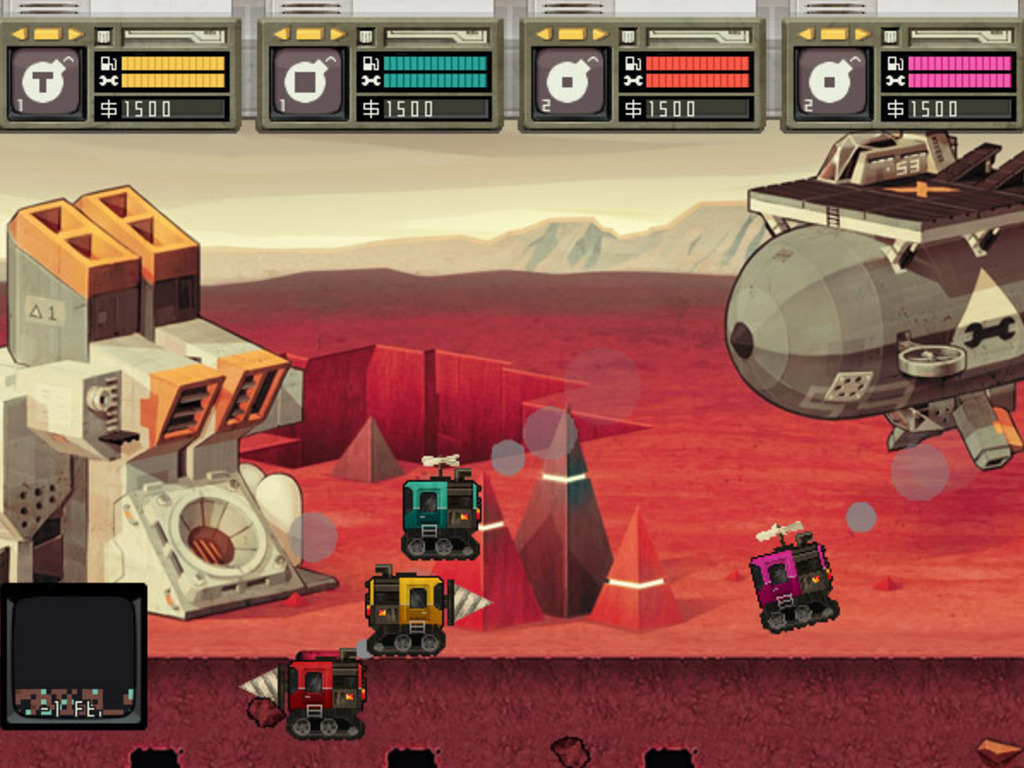Image resolution: width=1024 pixels, height=768 pixels.
Task: Click the small canister icon in the yellow player panel
Action: [x=103, y=36]
